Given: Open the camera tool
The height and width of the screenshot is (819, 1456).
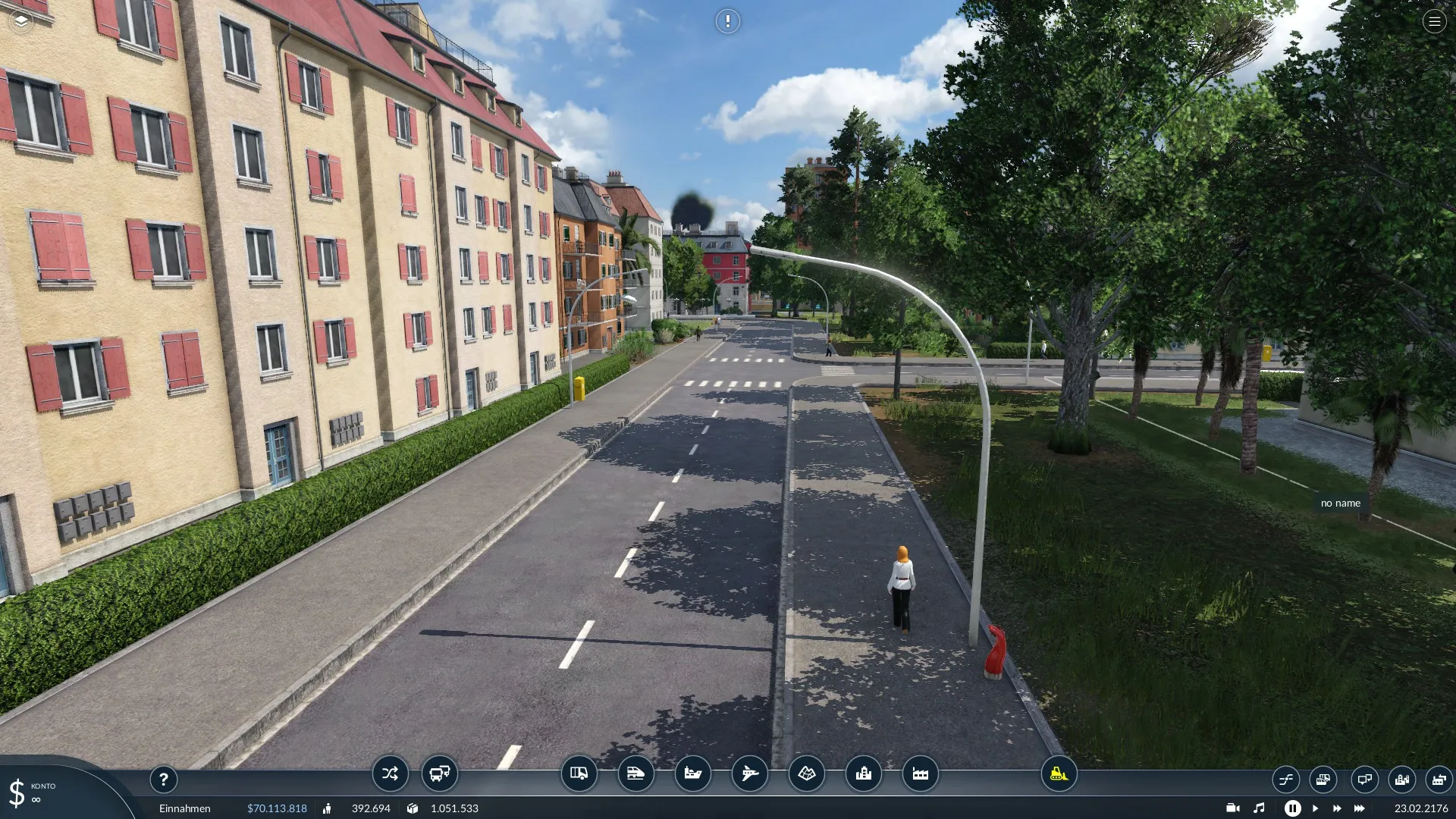Looking at the screenshot, I should coord(1233,808).
